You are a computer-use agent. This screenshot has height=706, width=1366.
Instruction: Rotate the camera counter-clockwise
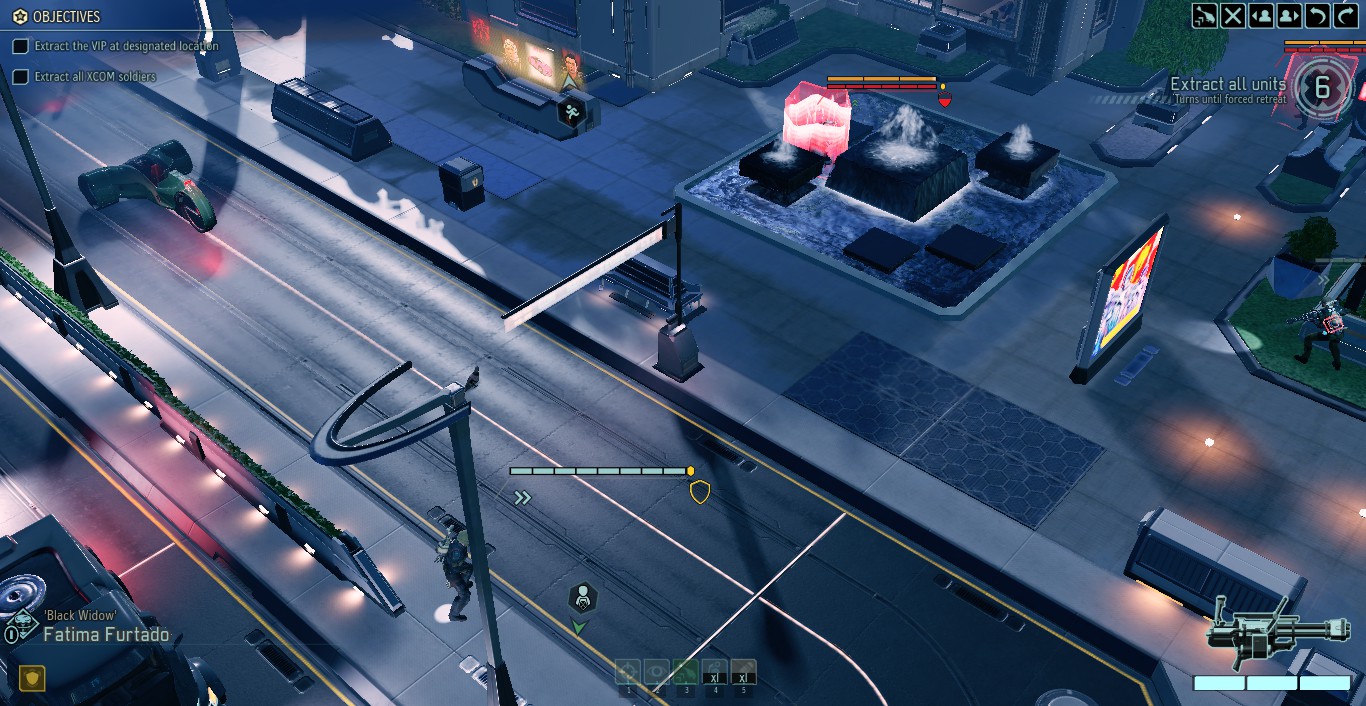(1317, 15)
